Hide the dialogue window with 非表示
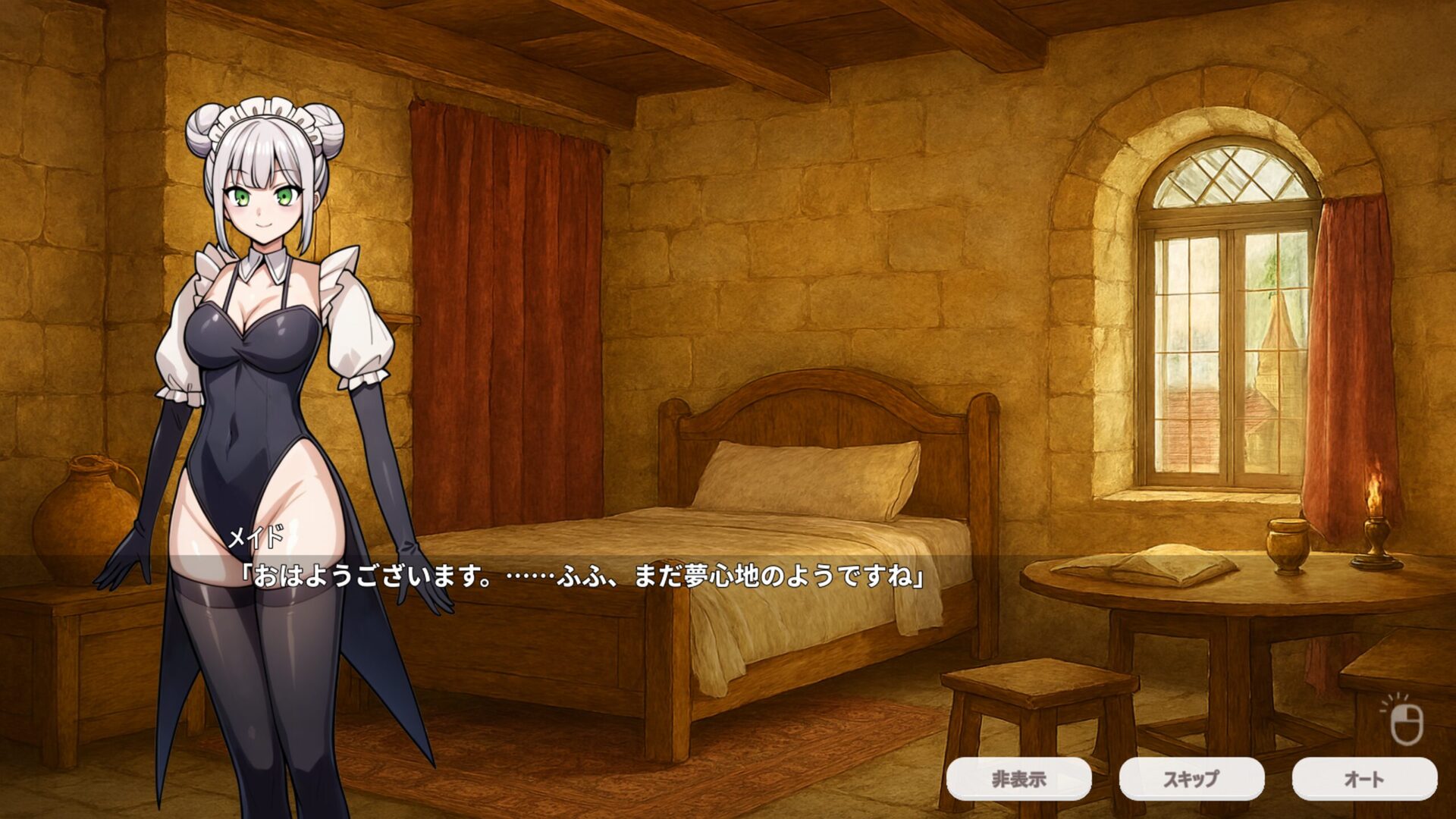This screenshot has width=1456, height=819. click(x=1018, y=779)
